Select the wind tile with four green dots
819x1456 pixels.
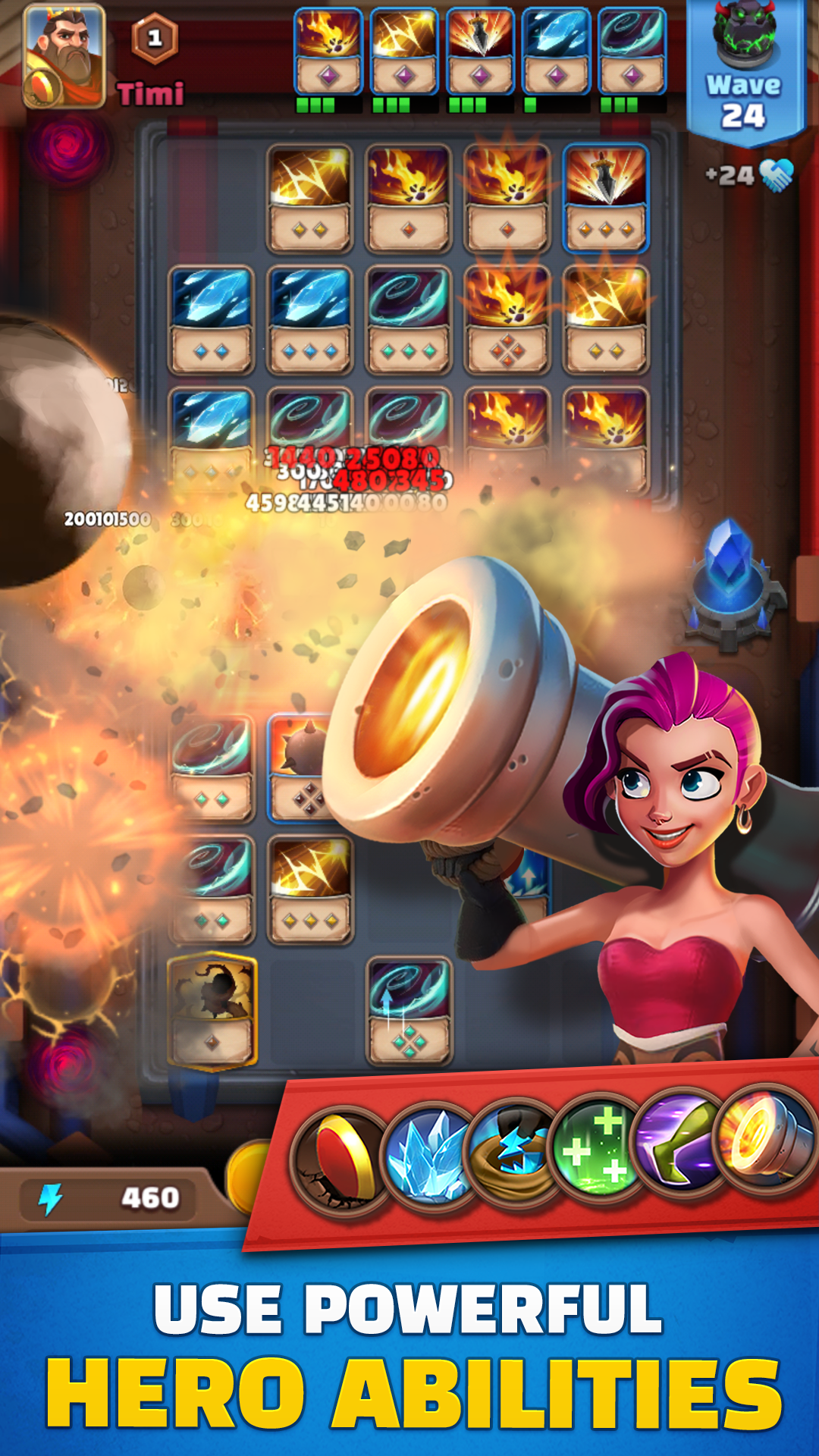[409, 1010]
